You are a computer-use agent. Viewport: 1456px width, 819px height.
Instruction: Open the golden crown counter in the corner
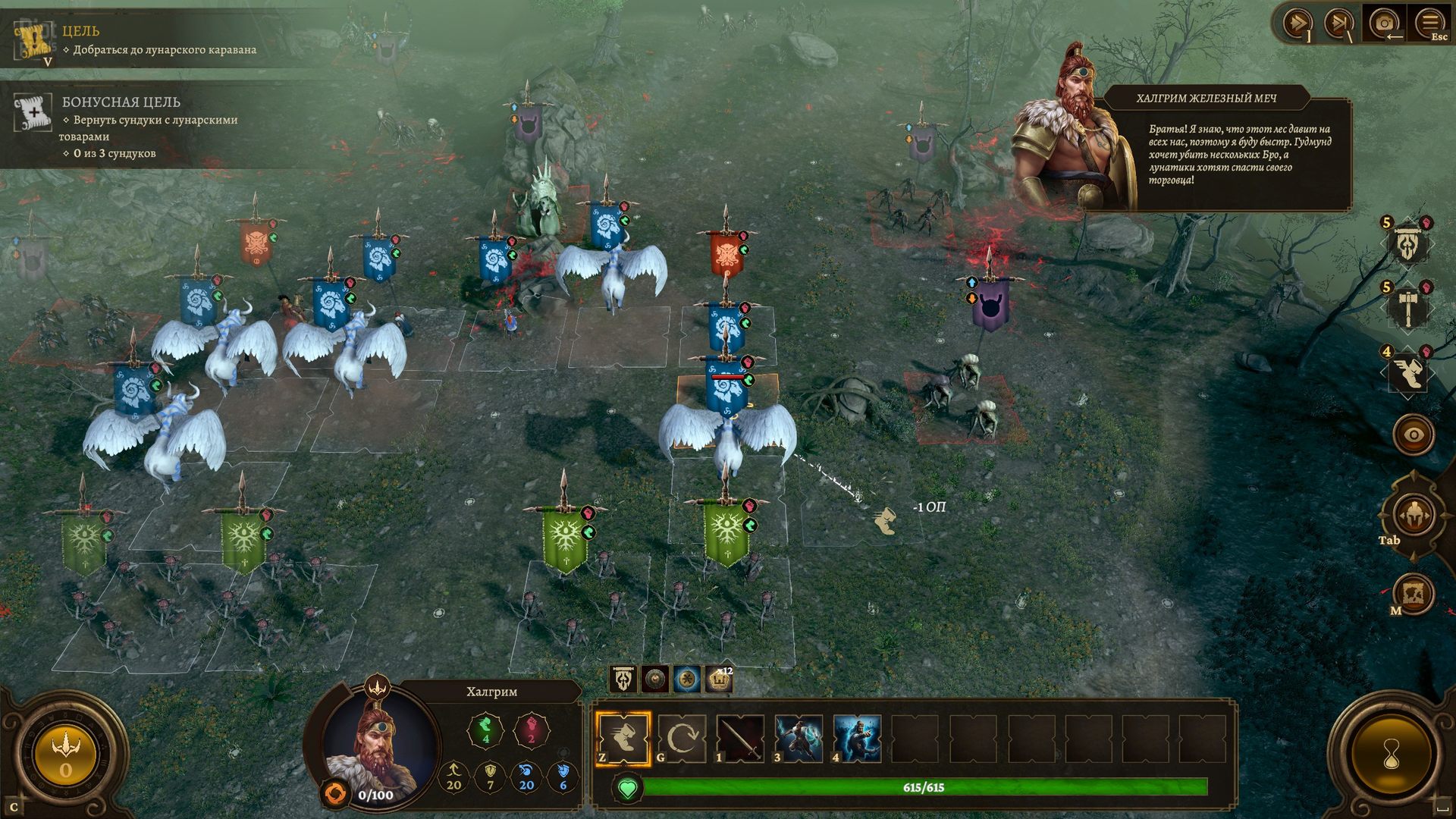pyautogui.click(x=65, y=755)
